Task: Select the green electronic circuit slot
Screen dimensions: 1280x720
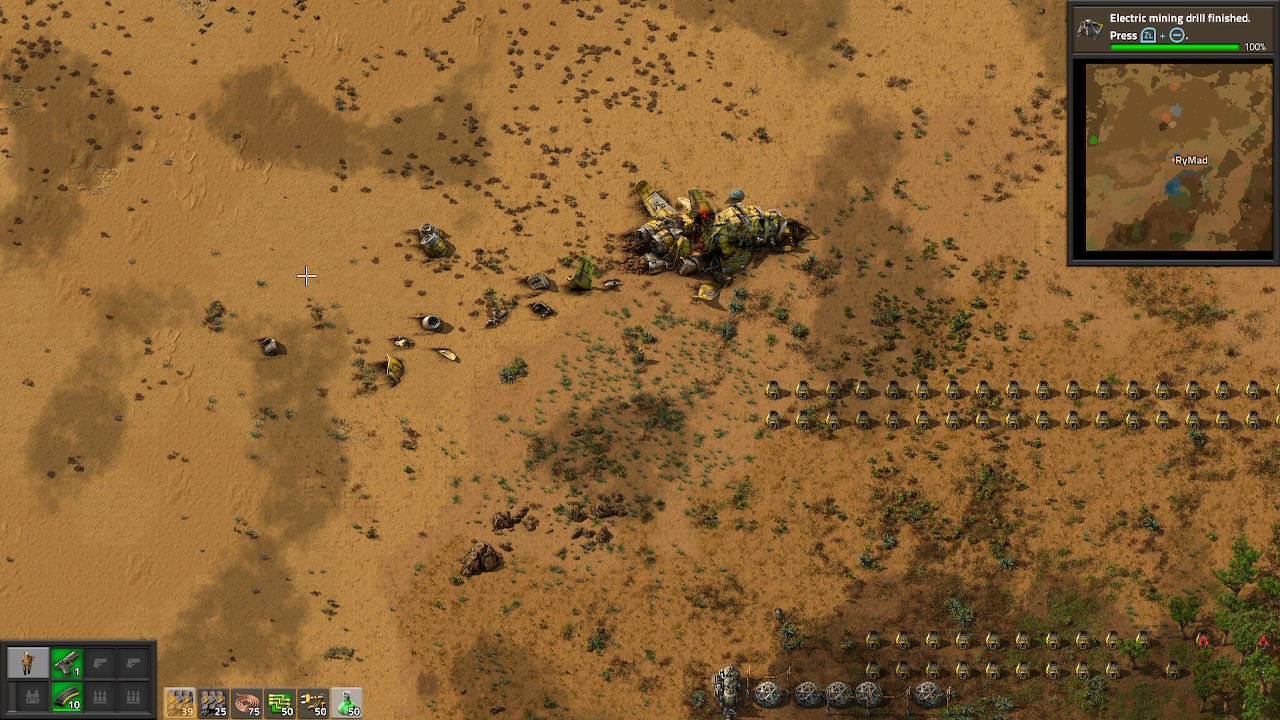Action: point(280,703)
